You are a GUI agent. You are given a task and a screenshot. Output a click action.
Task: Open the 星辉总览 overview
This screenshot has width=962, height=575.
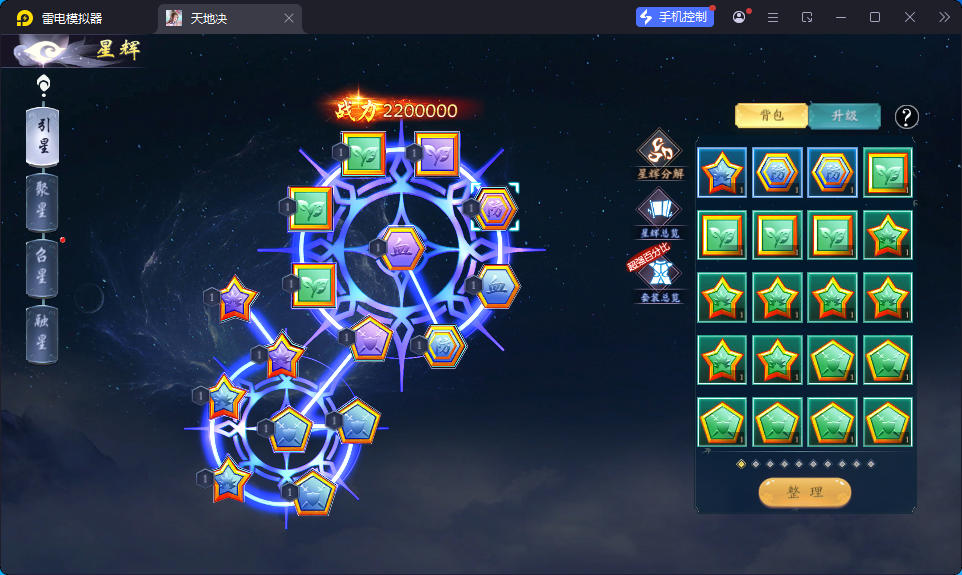(660, 213)
